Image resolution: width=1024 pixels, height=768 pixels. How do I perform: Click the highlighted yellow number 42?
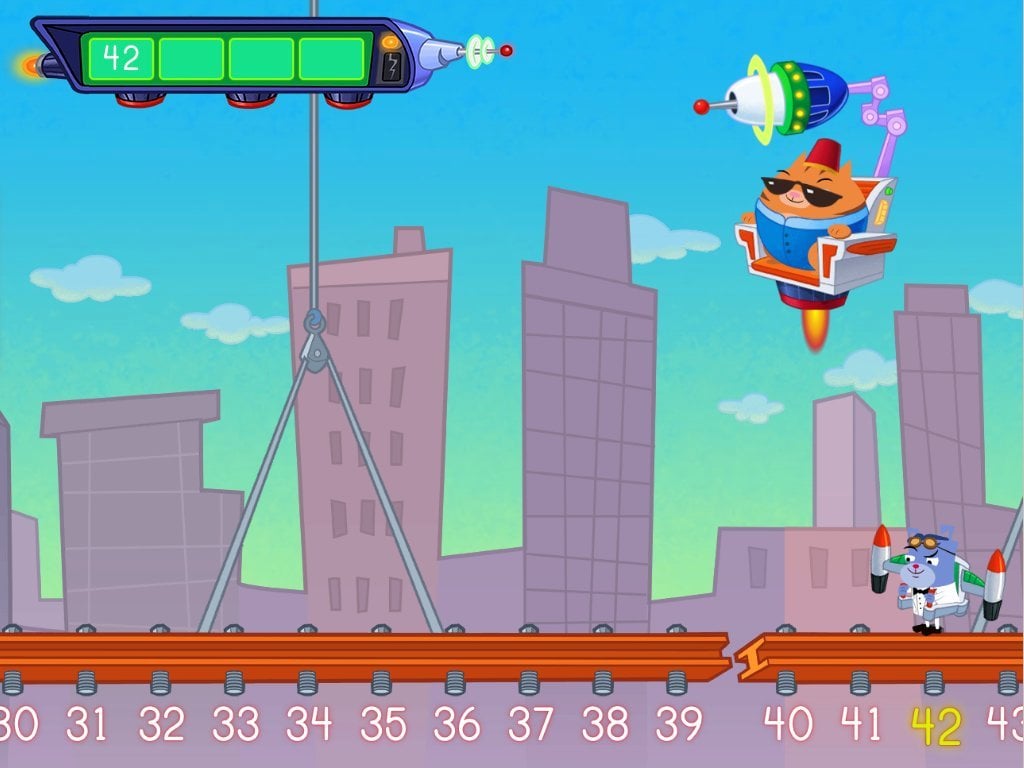tap(935, 727)
